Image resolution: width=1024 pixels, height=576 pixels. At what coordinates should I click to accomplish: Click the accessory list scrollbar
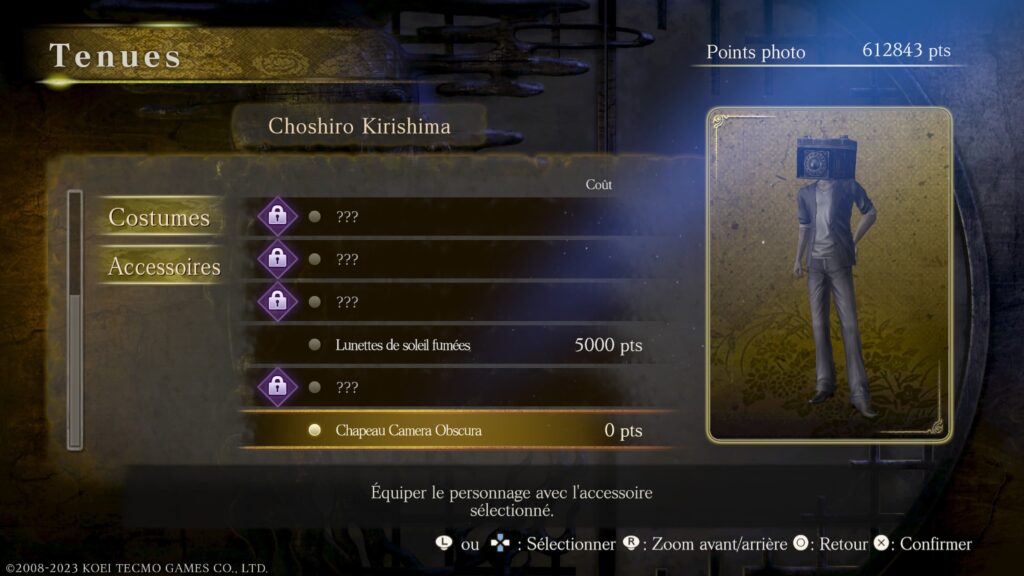74,319
